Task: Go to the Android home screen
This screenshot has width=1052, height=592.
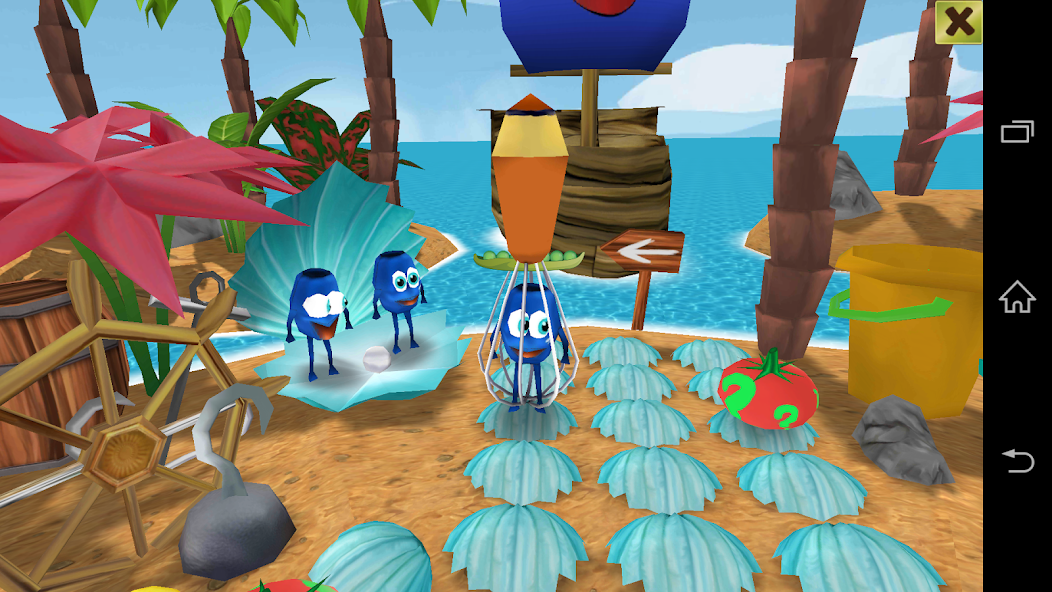Action: pos(1017,297)
